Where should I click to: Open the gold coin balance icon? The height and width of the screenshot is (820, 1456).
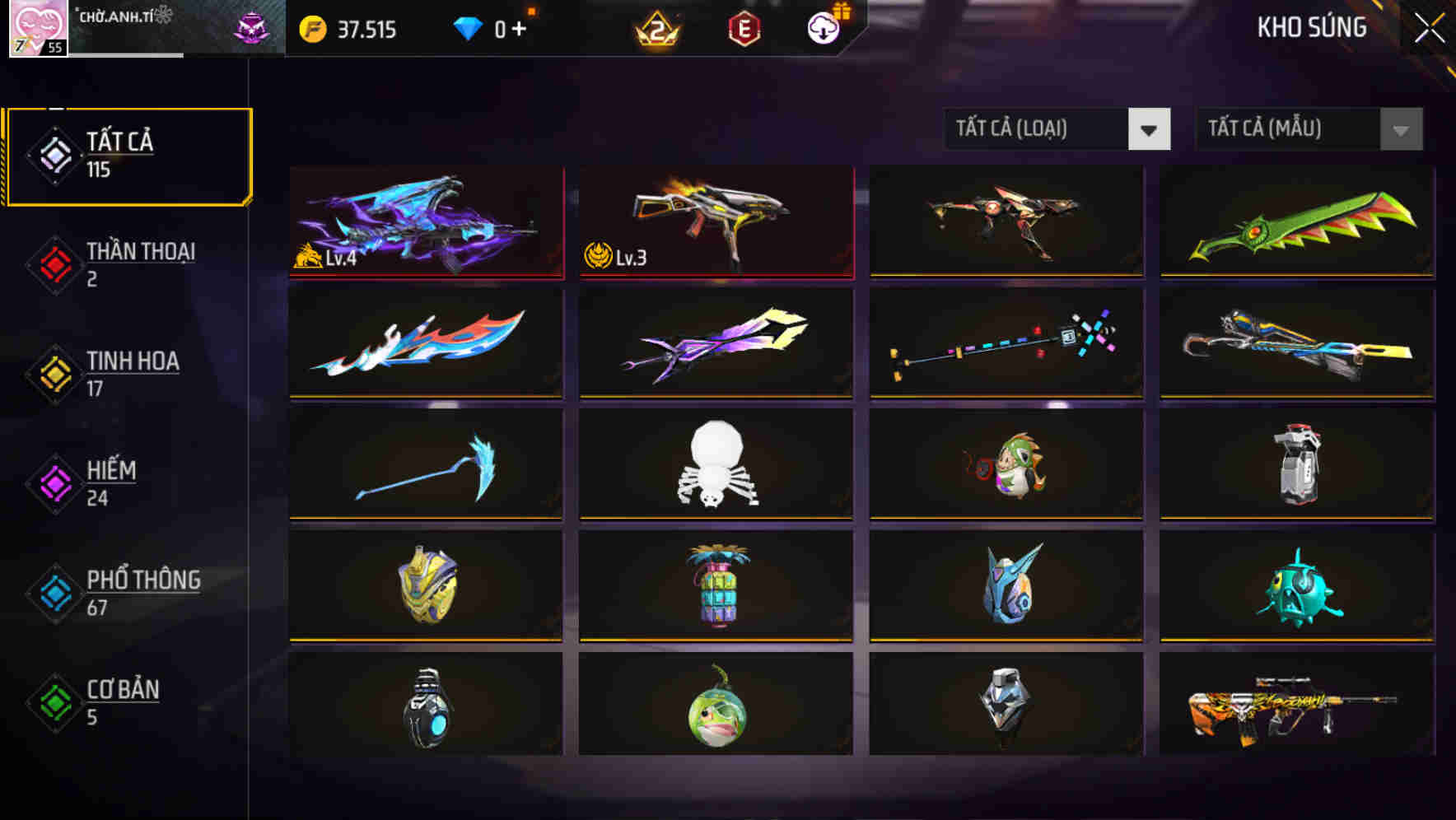click(x=310, y=29)
